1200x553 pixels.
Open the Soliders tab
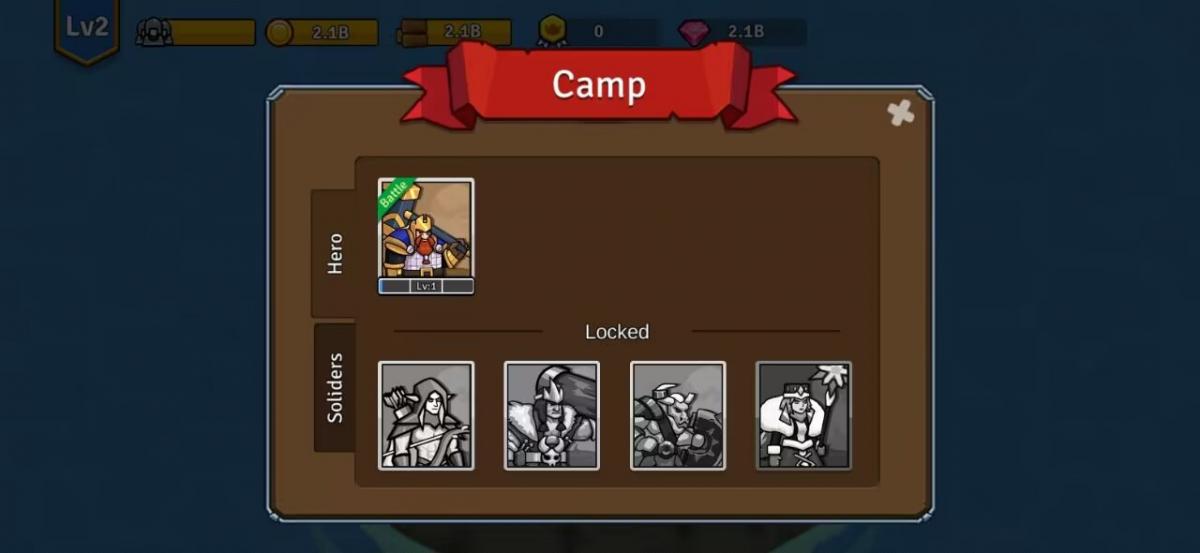coord(335,387)
